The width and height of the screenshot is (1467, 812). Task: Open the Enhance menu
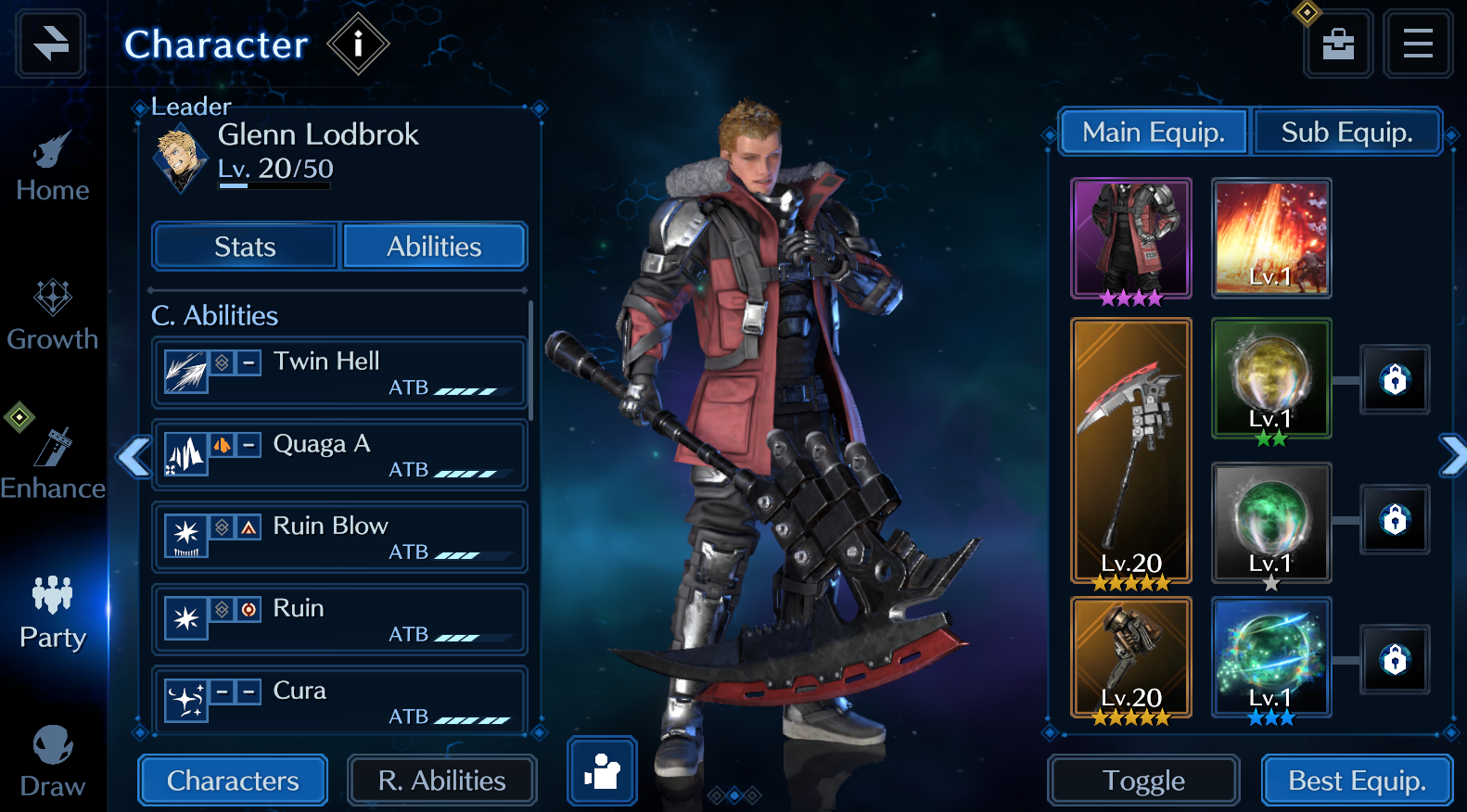tap(53, 465)
